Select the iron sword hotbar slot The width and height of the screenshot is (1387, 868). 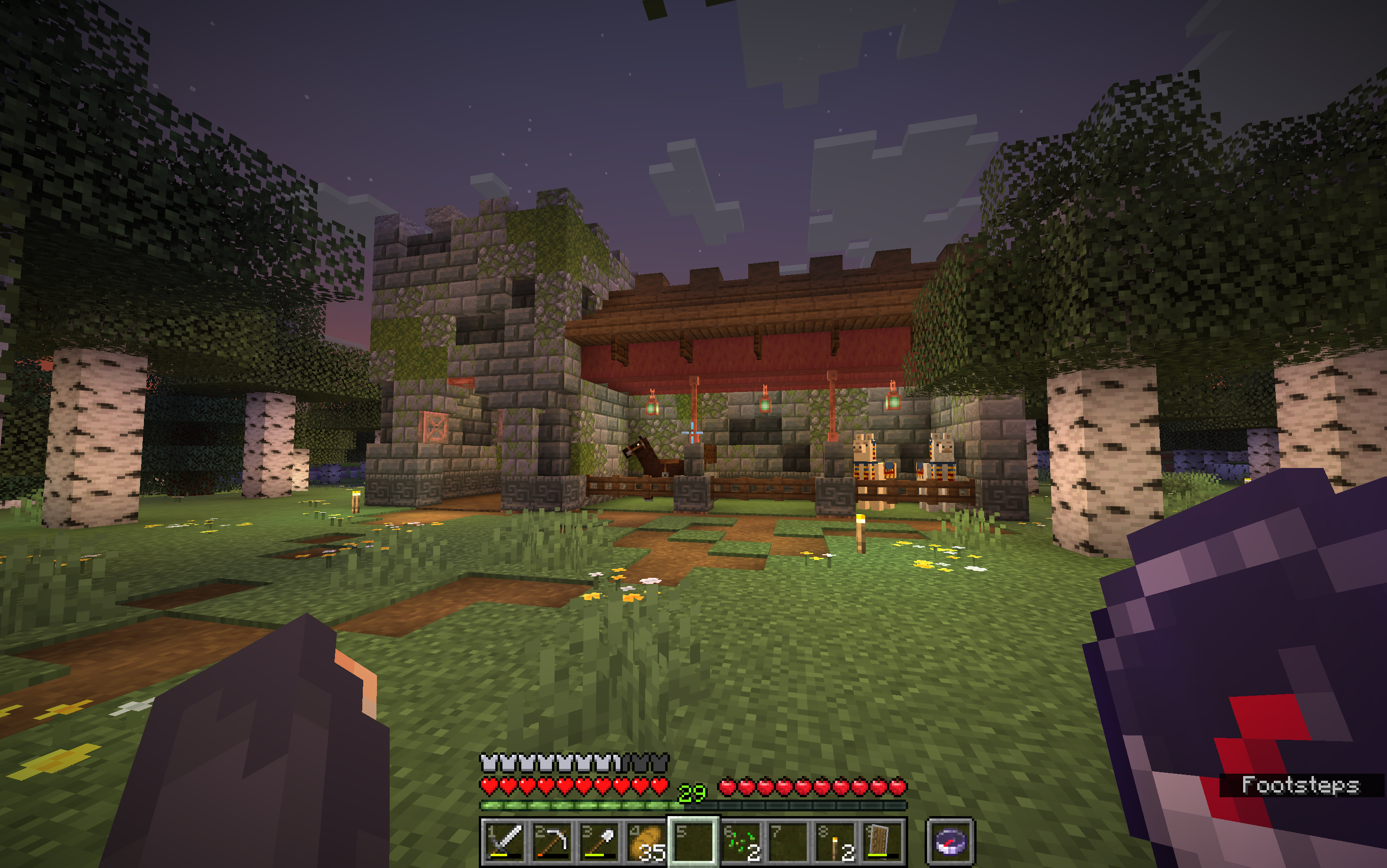click(503, 842)
